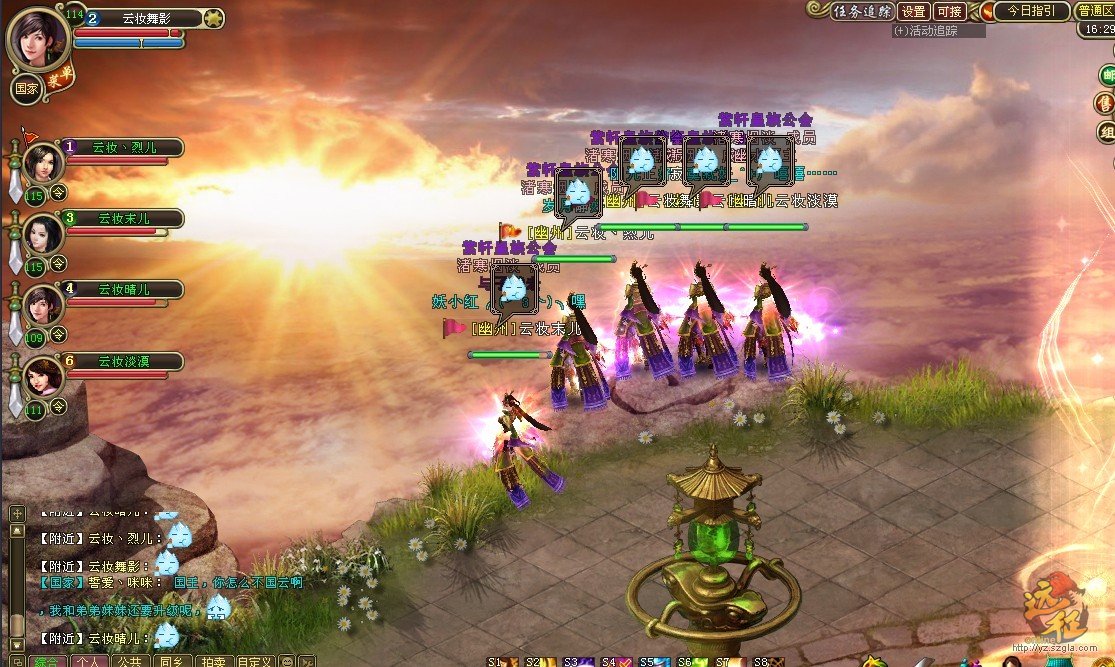Switch chat to the 拍卖 tab
This screenshot has height=667, width=1115.
coord(212,661)
